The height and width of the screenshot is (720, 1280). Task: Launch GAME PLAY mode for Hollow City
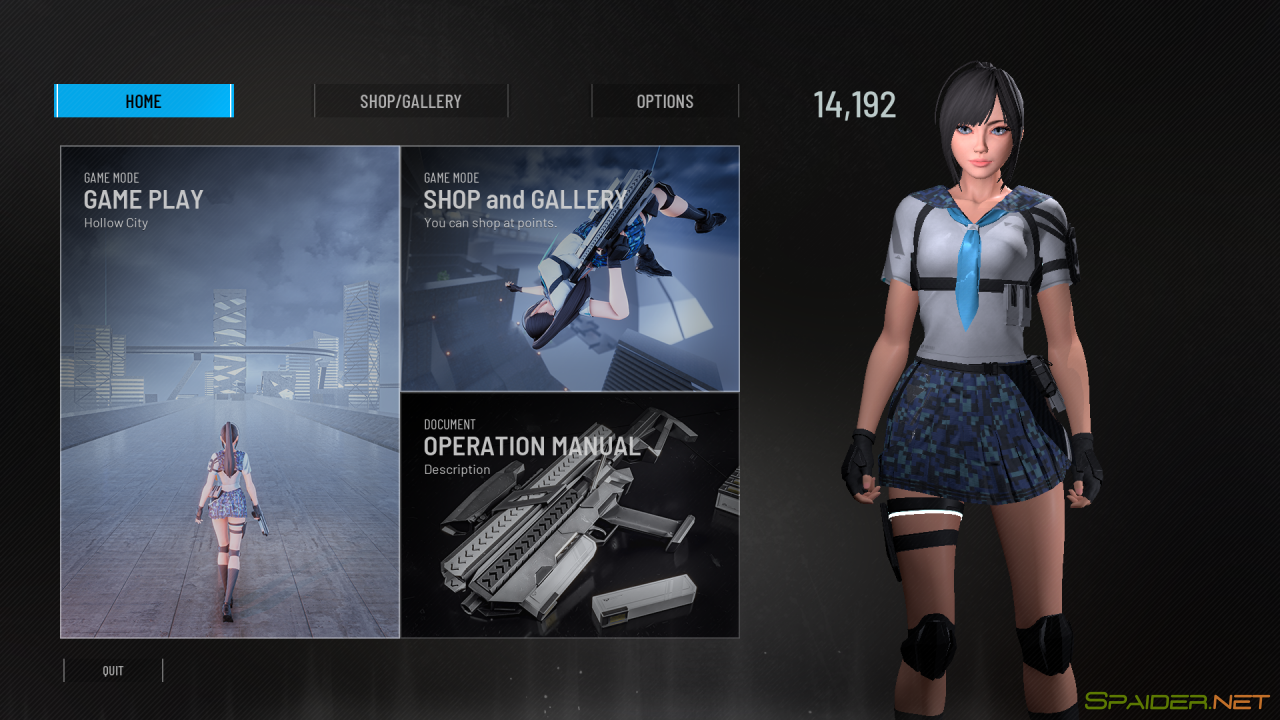228,390
